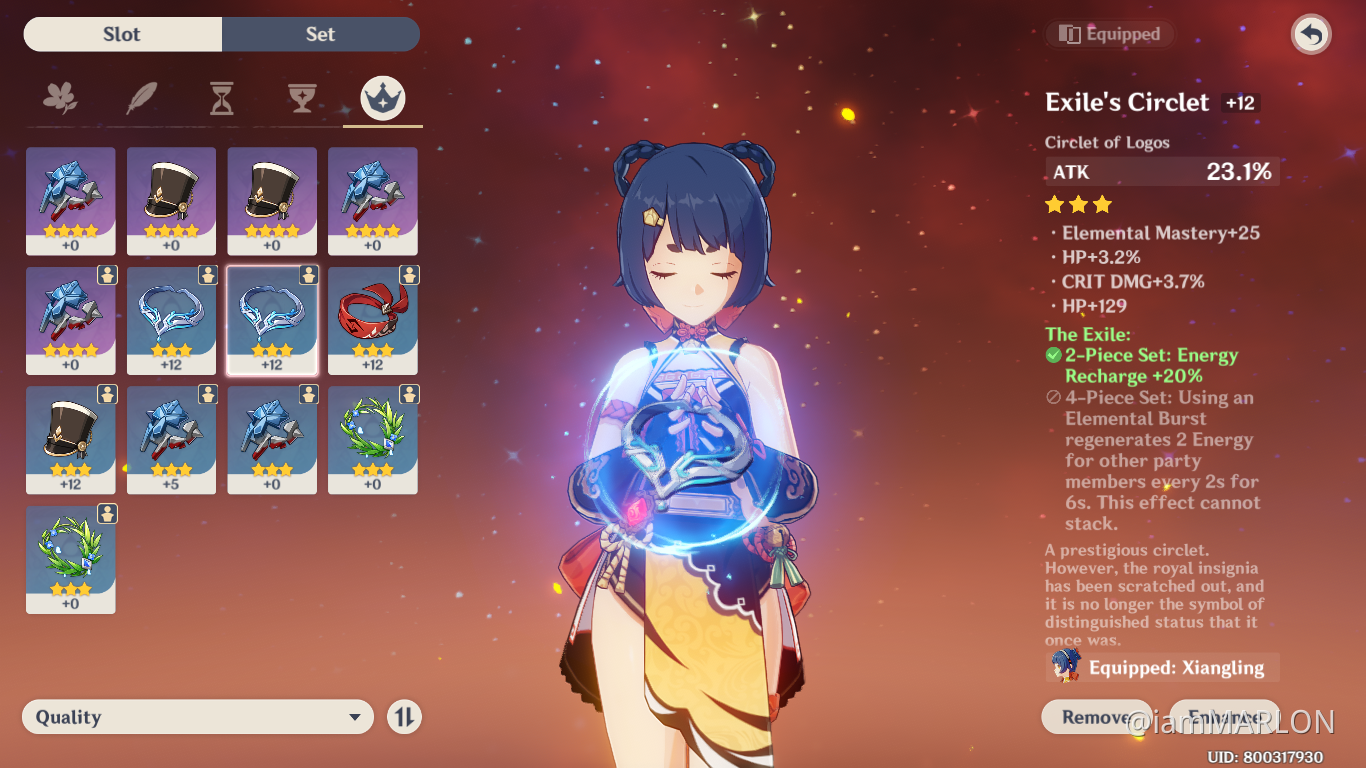Viewport: 1366px width, 768px height.
Task: Select the black top hat artifact at +12
Action: point(70,438)
